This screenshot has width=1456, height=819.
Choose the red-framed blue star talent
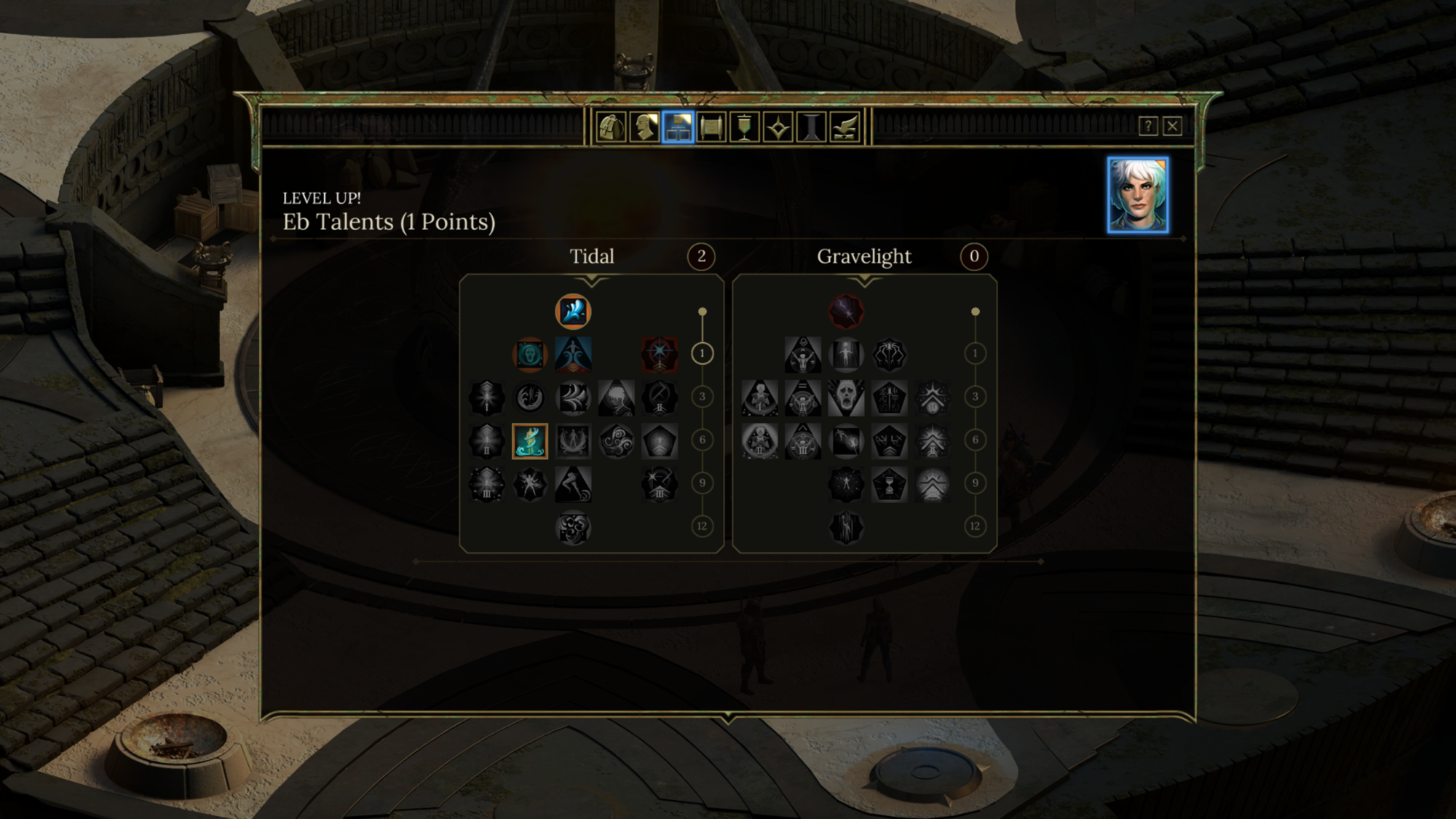660,355
